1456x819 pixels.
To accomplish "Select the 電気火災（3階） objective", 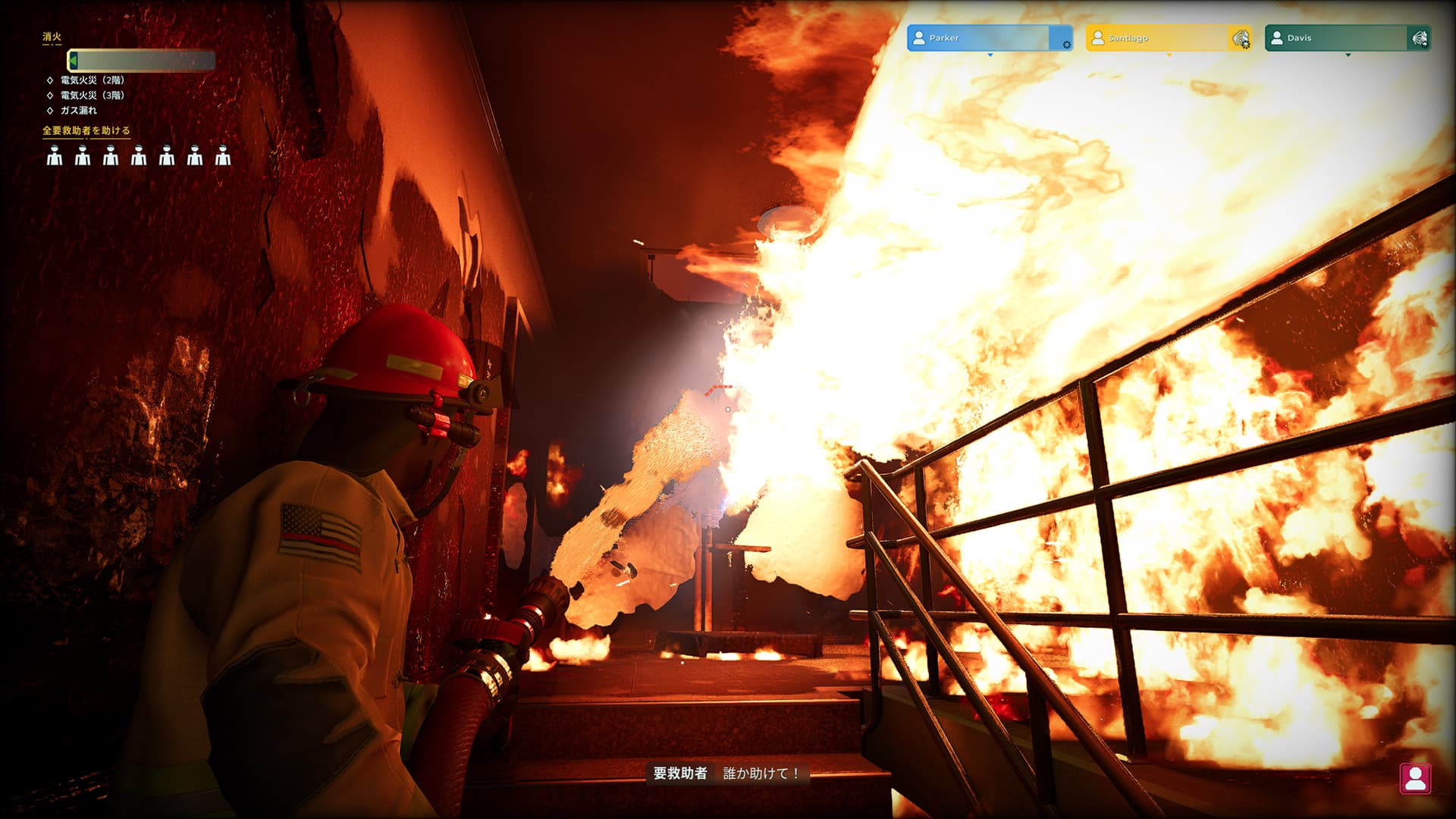I will 92,96.
